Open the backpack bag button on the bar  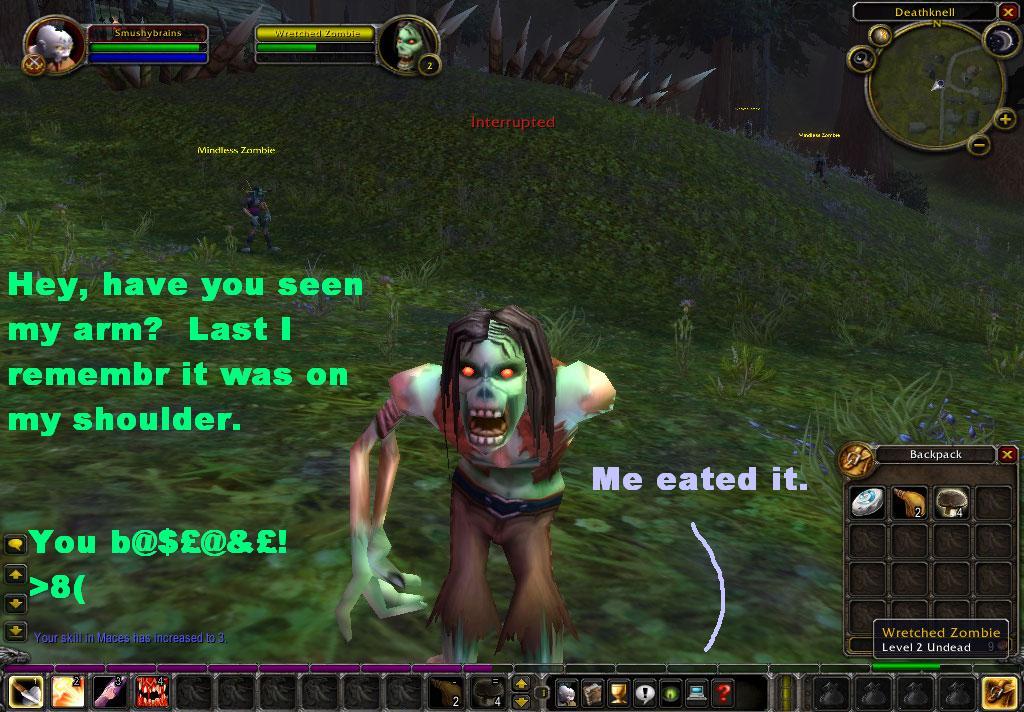(x=998, y=692)
